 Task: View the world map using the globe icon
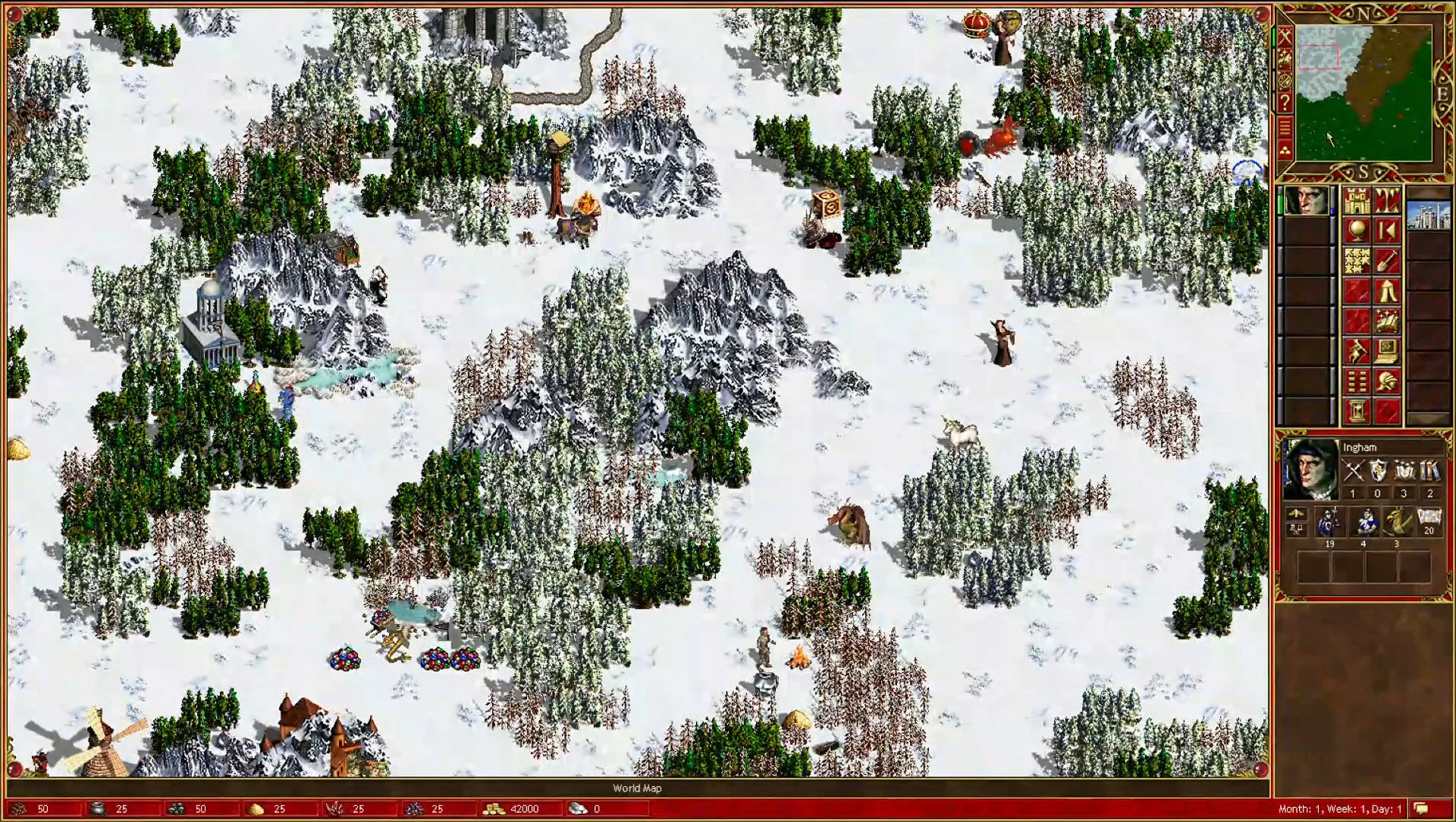(x=1357, y=228)
